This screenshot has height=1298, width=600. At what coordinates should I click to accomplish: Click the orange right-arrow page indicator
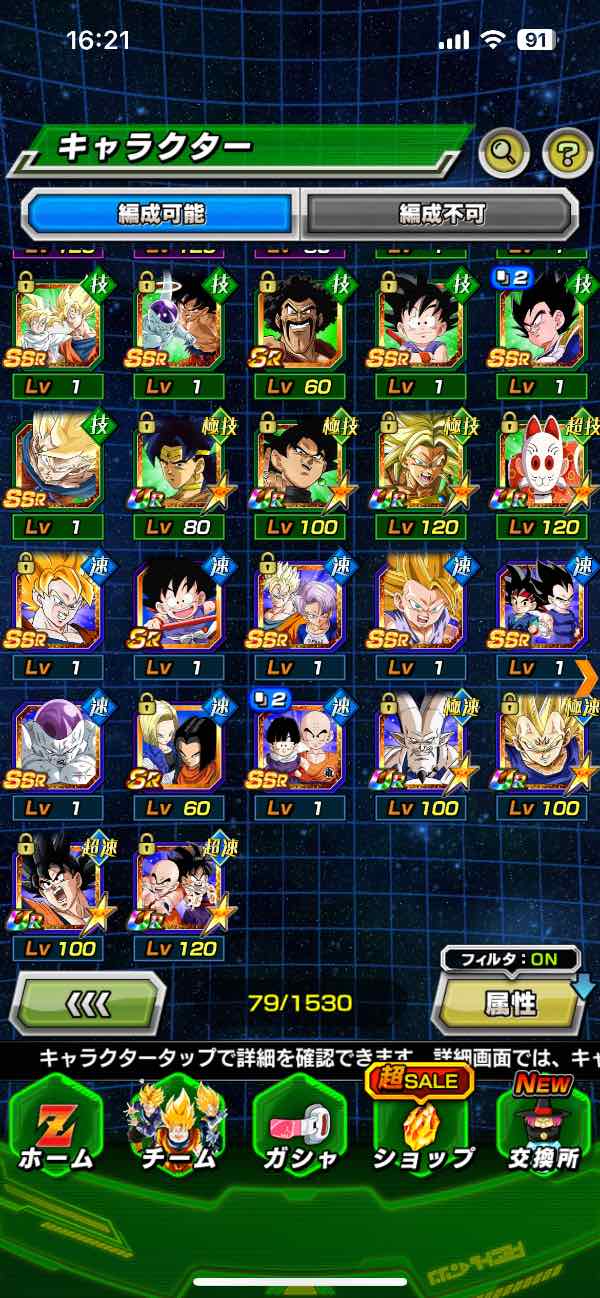pyautogui.click(x=587, y=677)
